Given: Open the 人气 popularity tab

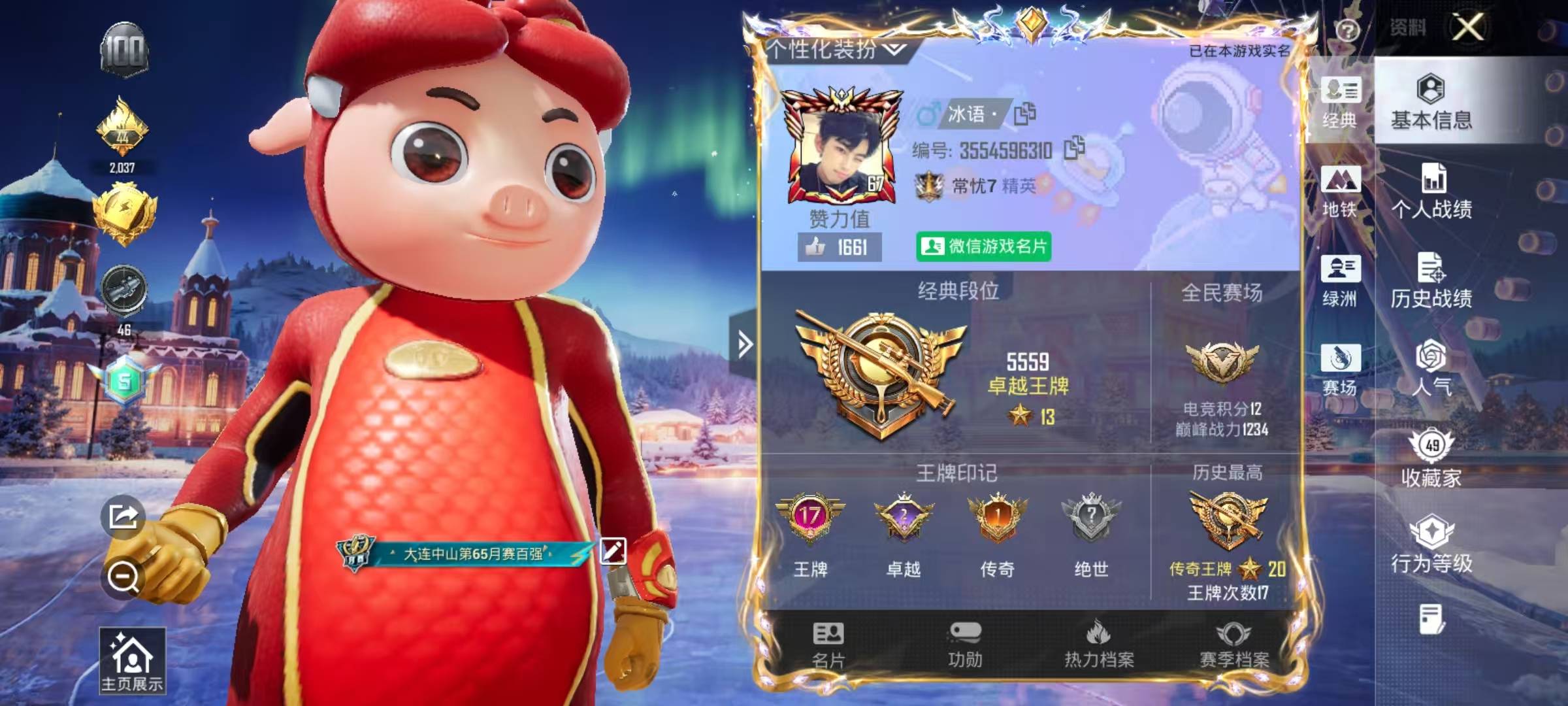Looking at the screenshot, I should pos(1431,369).
